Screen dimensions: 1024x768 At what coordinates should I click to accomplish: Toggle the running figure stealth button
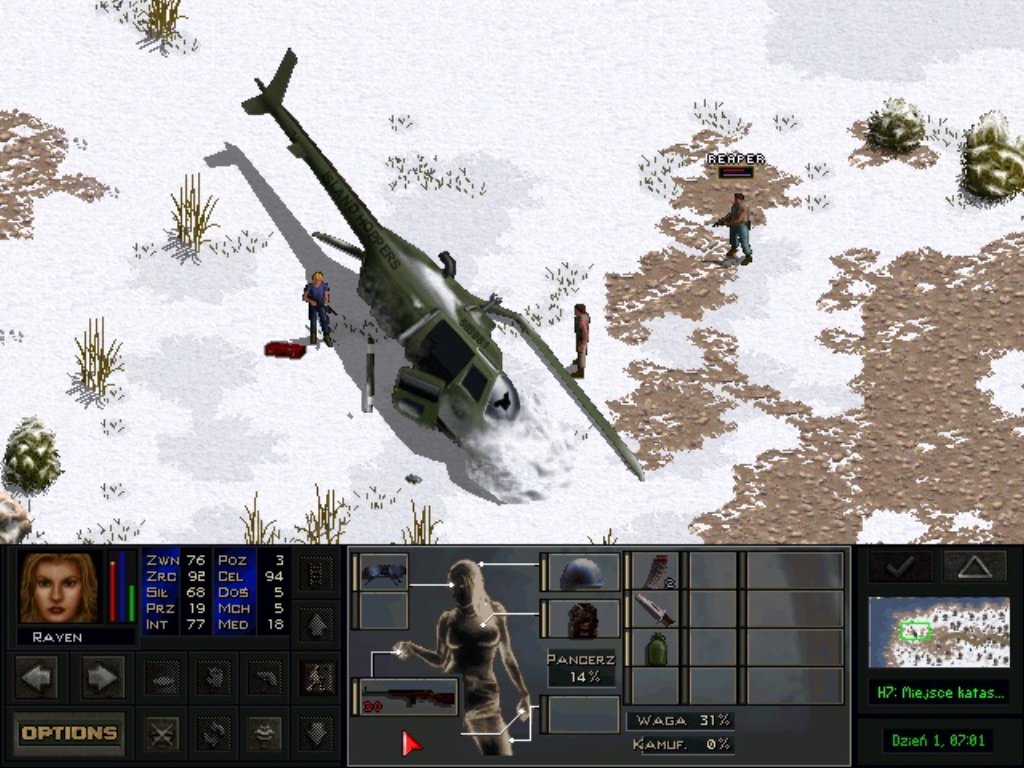(318, 677)
